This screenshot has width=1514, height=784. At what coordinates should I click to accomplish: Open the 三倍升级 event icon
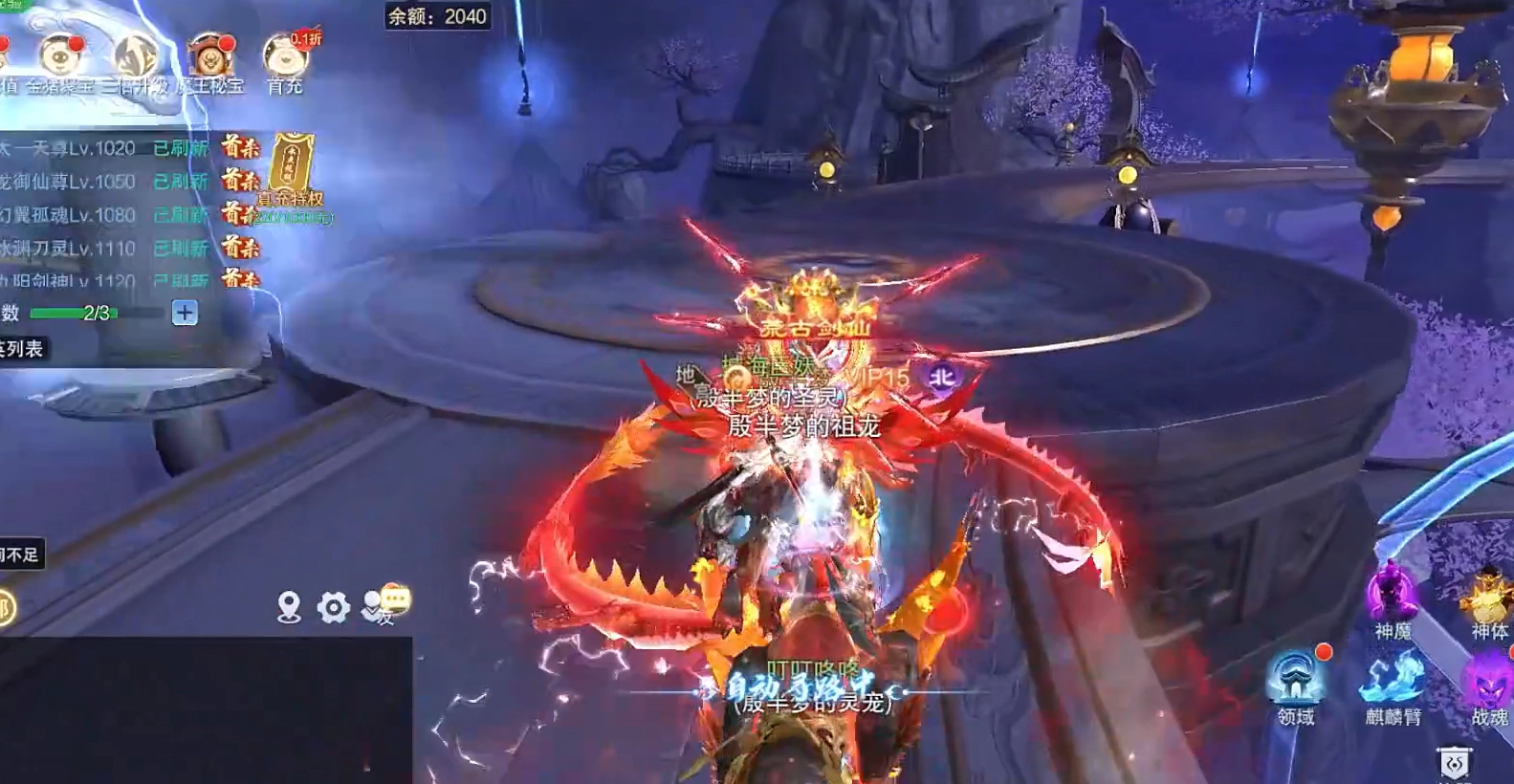135,60
